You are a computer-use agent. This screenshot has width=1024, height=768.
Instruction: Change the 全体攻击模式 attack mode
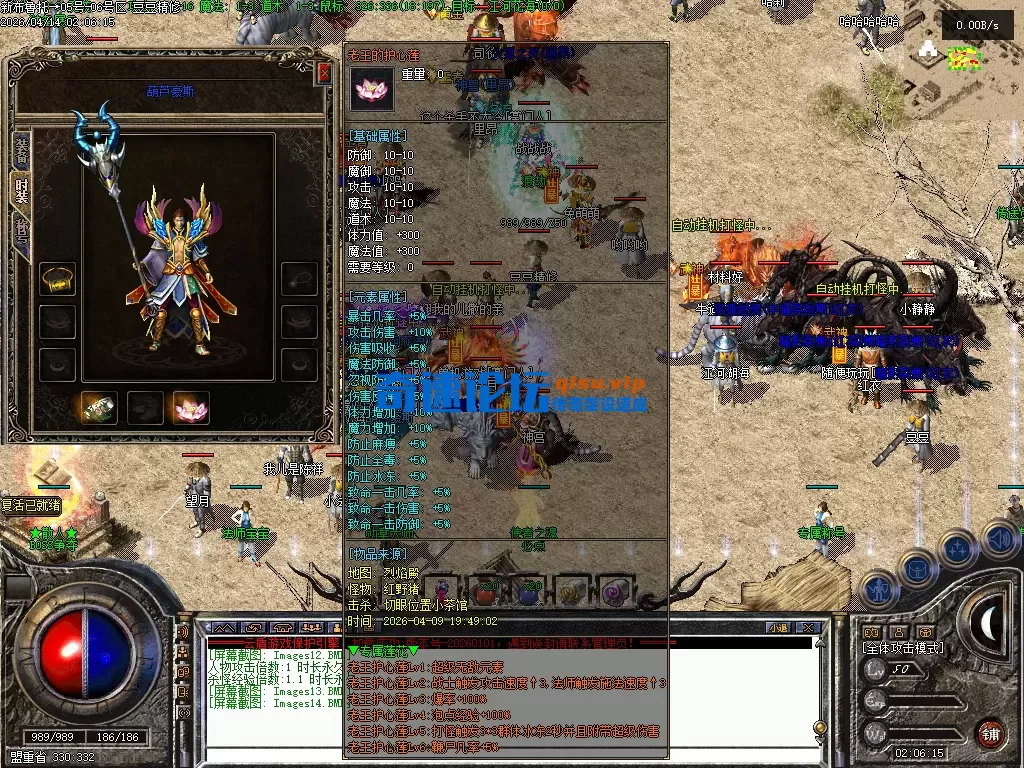click(902, 648)
